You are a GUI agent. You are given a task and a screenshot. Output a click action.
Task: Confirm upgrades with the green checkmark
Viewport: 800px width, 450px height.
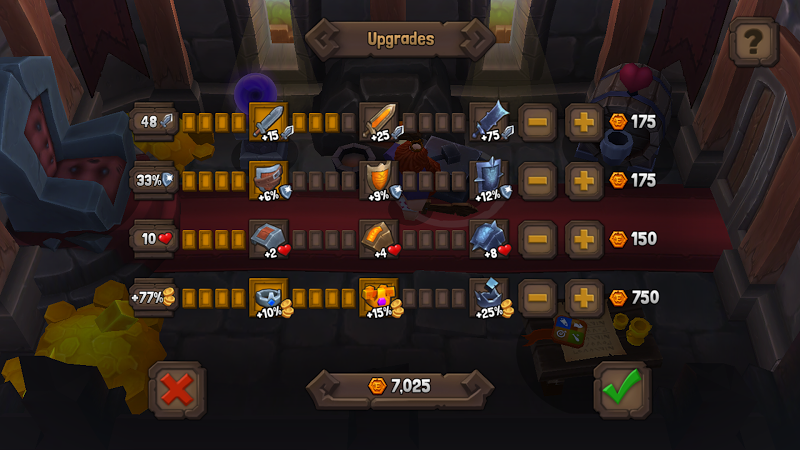[620, 386]
